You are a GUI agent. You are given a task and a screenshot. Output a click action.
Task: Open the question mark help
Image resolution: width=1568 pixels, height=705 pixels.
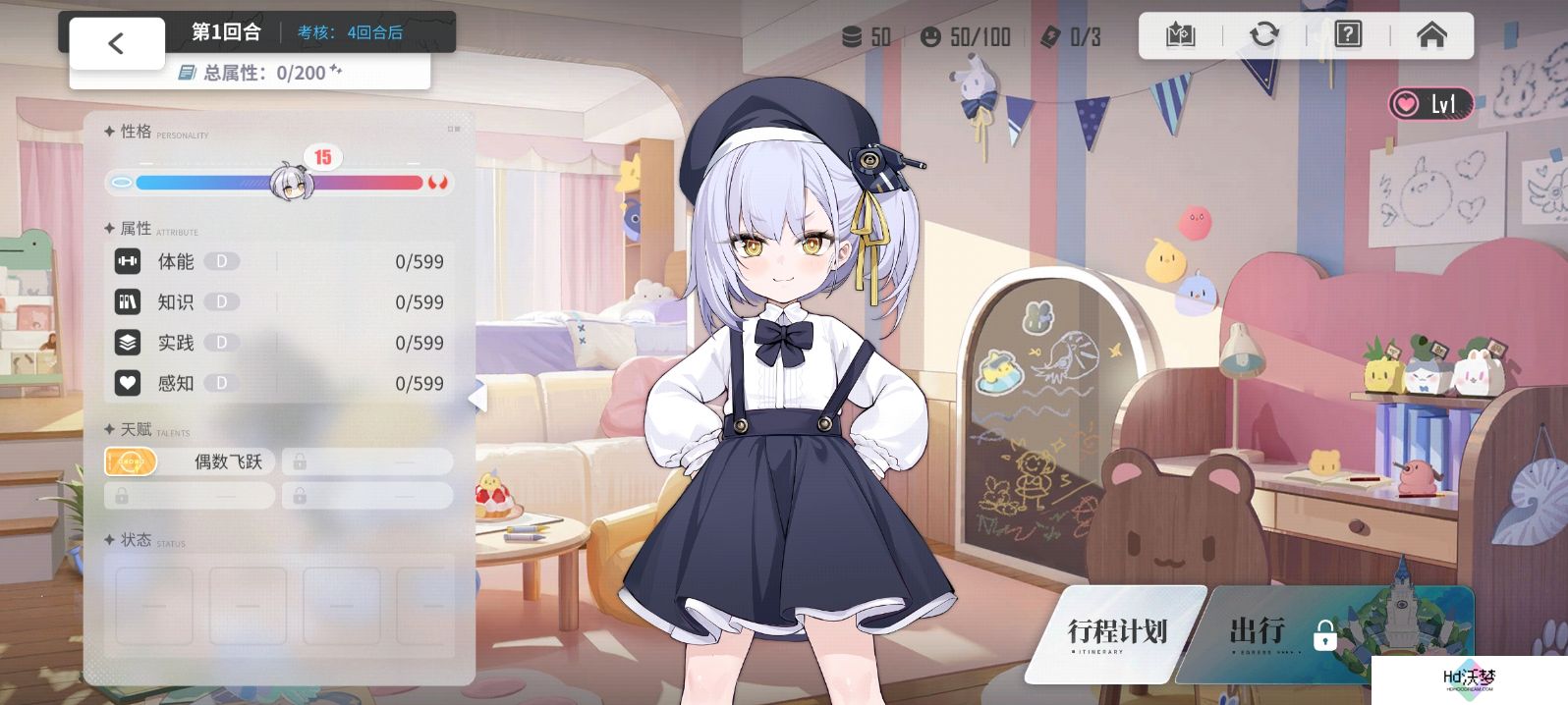[1348, 35]
